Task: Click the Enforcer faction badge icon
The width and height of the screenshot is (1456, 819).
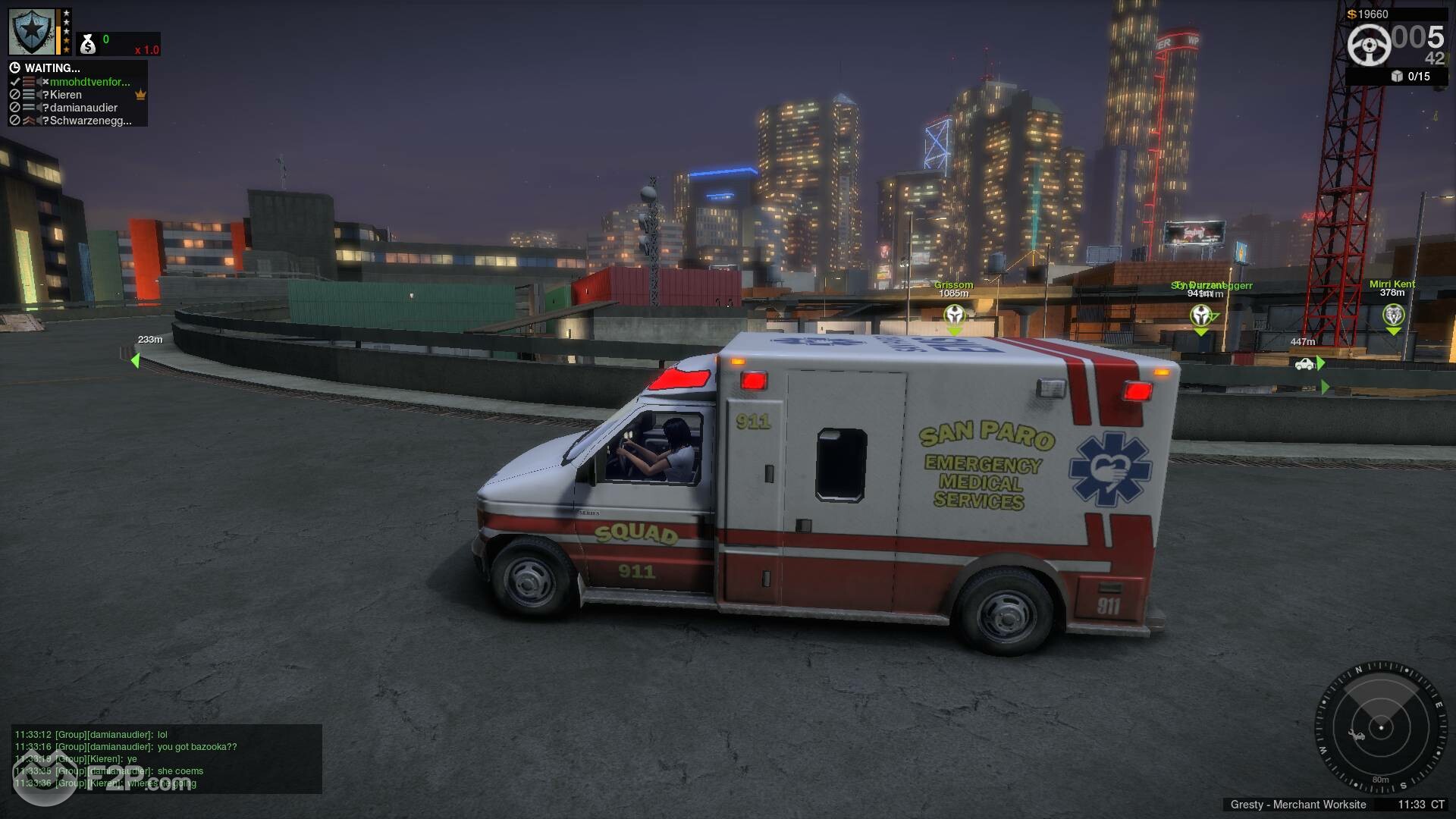Action: point(32,32)
